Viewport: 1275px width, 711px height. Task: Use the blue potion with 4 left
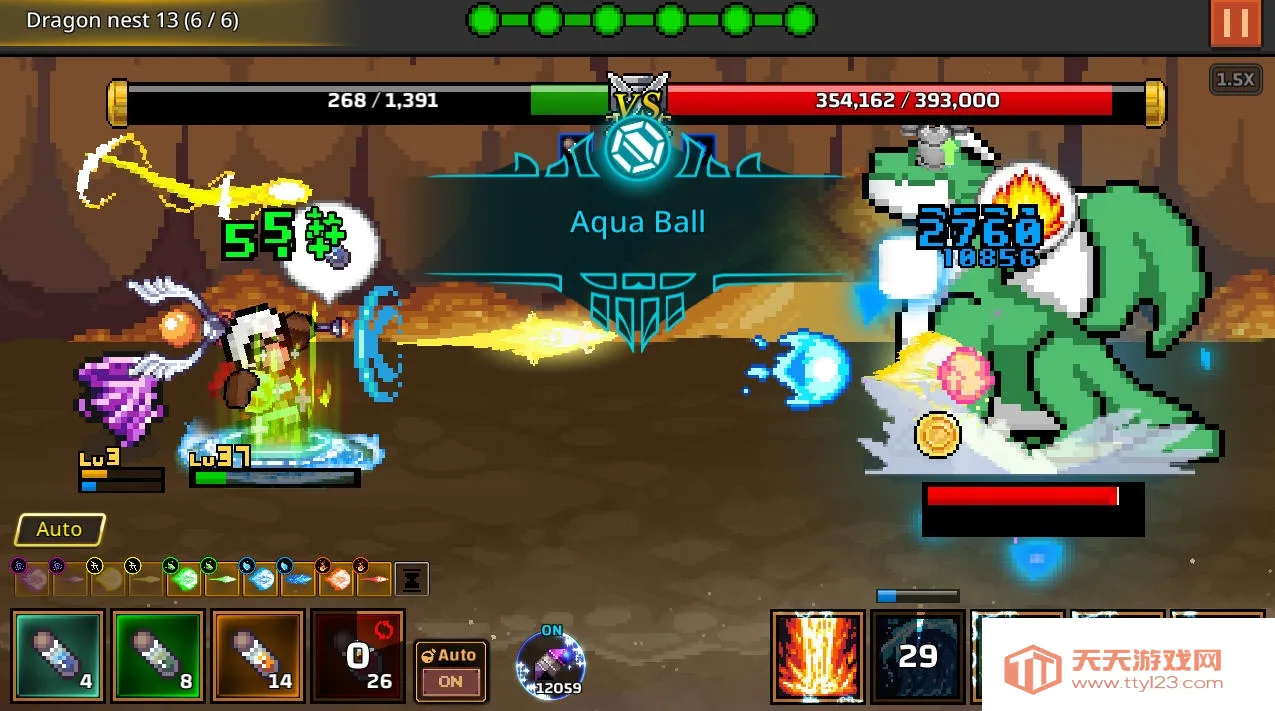[58, 656]
